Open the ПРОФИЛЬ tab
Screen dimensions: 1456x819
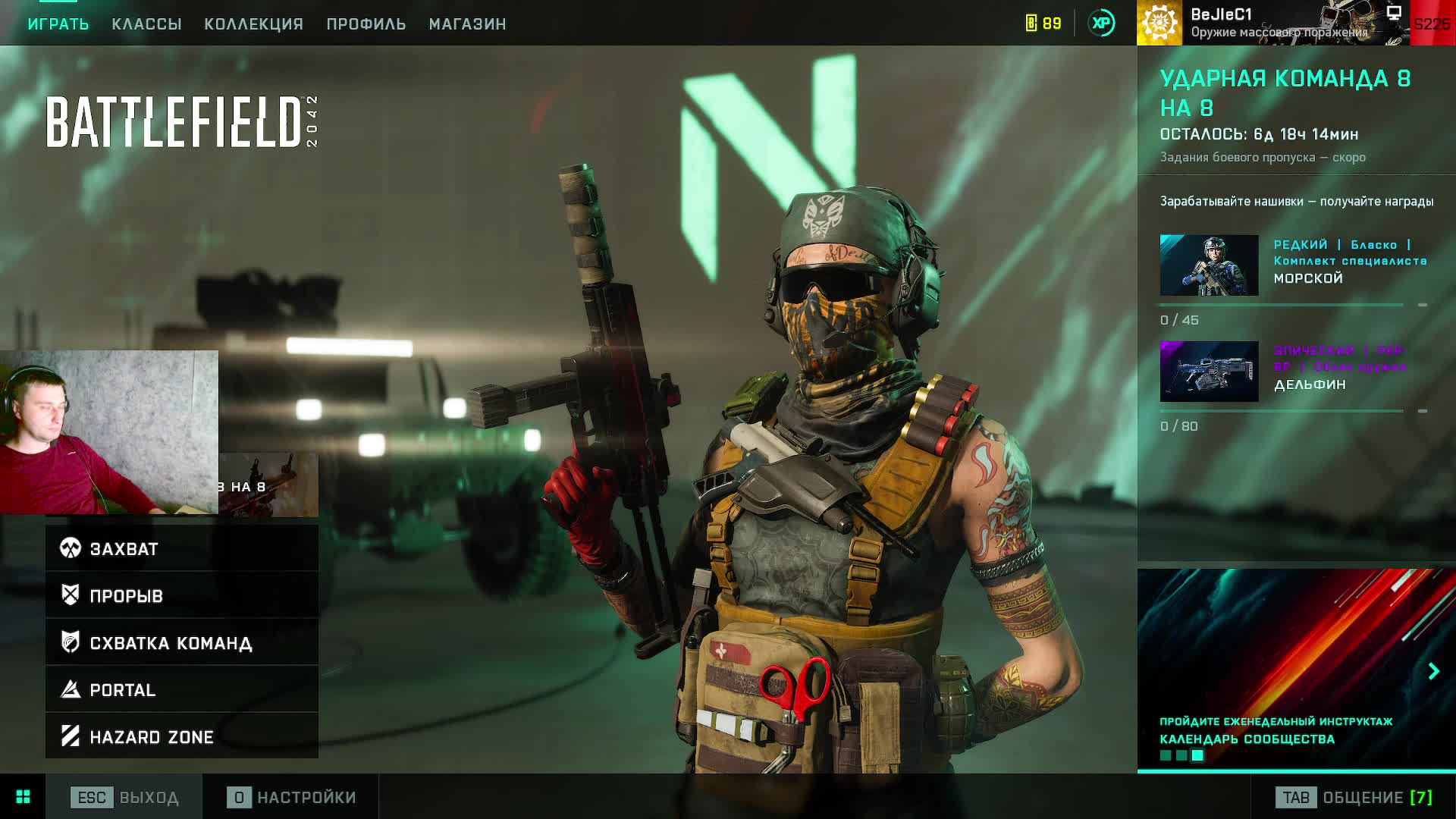366,24
